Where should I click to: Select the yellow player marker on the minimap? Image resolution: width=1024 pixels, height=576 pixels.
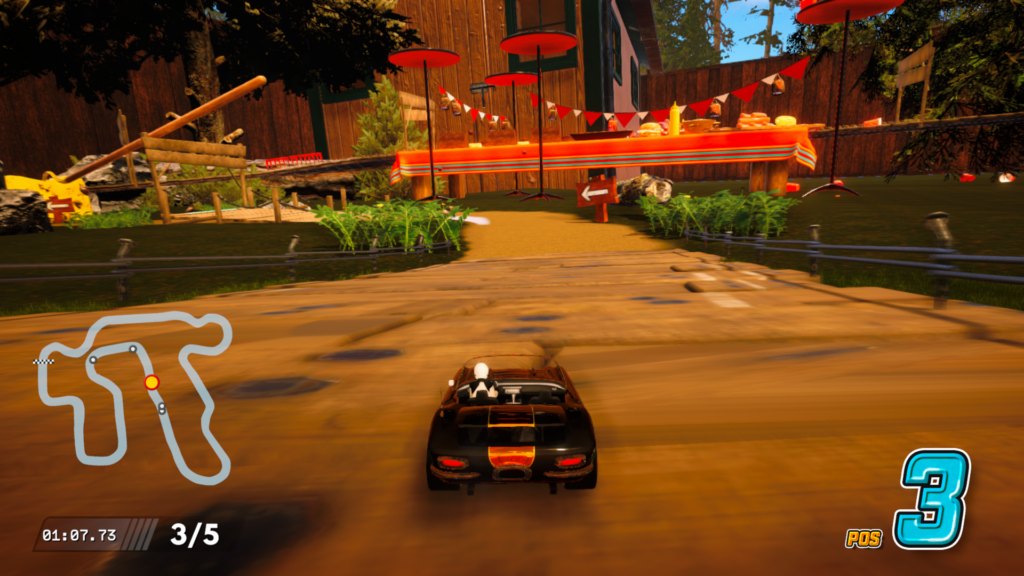[x=151, y=382]
